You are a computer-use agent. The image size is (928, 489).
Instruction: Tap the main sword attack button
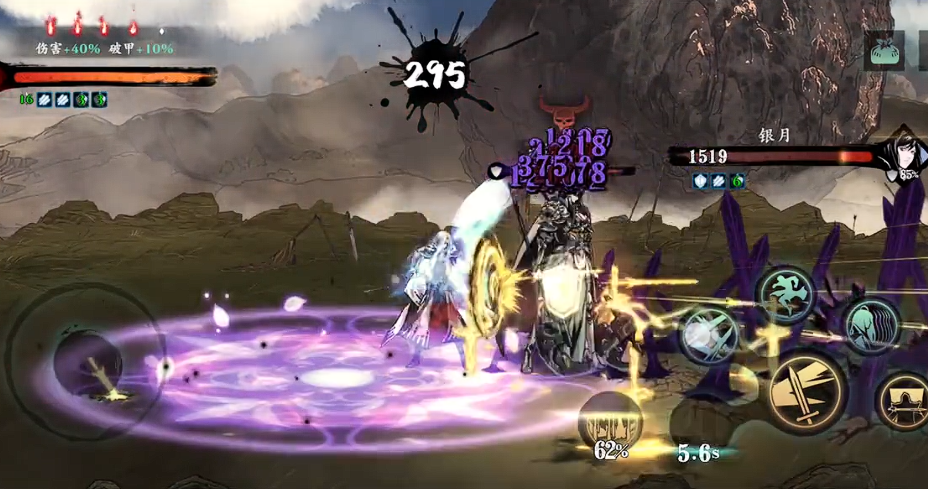tap(807, 393)
